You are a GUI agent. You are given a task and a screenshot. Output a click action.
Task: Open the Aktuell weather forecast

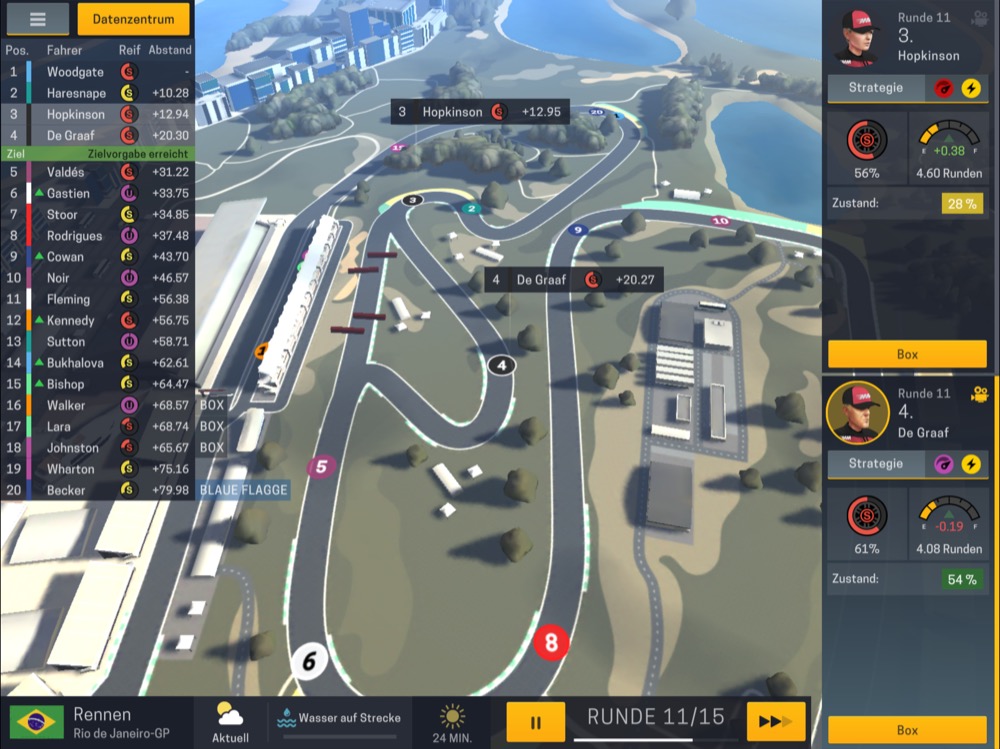click(230, 721)
